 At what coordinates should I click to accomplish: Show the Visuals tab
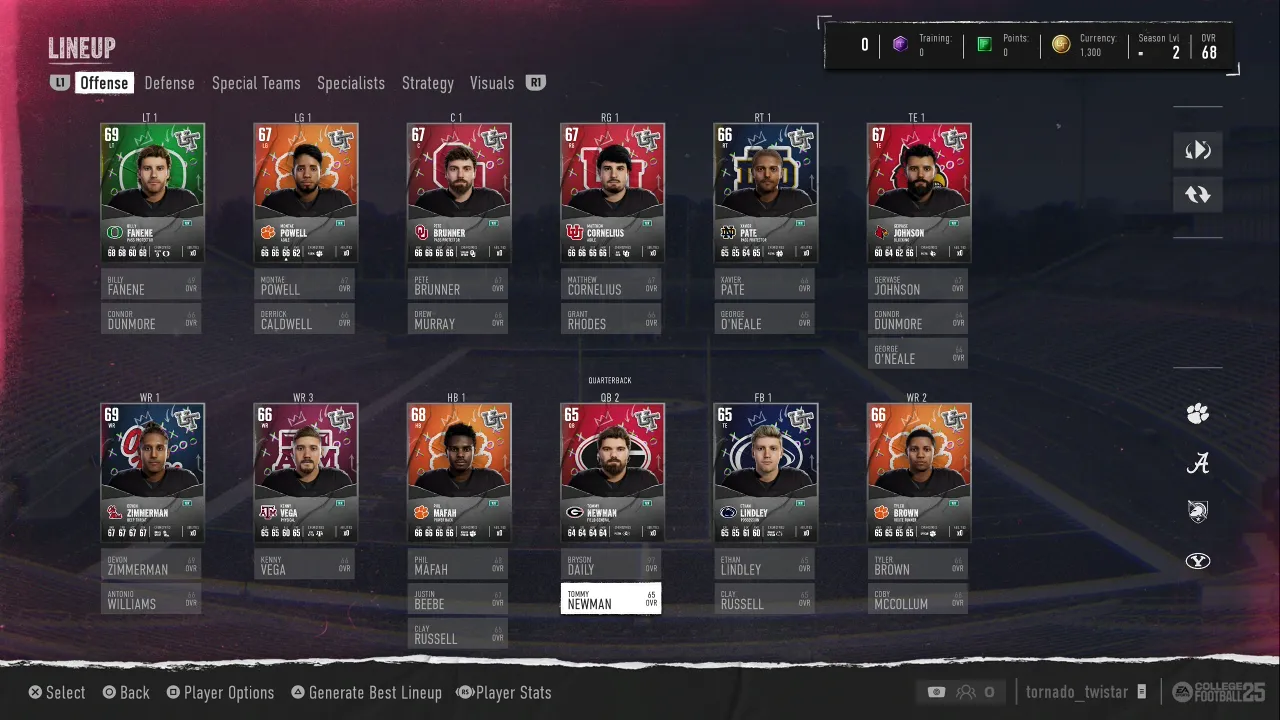tap(492, 83)
